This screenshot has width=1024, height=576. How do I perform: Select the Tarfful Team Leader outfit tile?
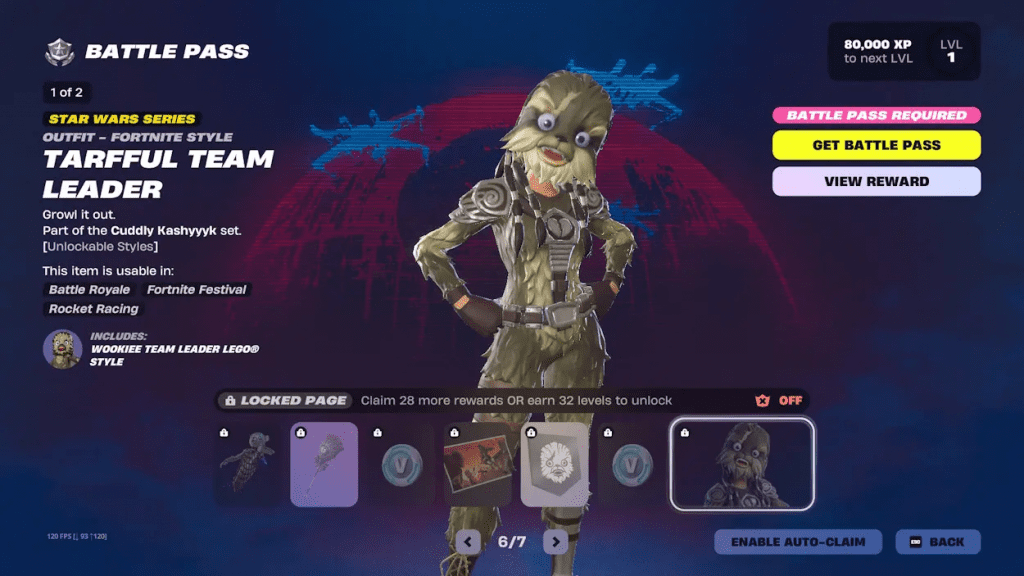(x=742, y=464)
